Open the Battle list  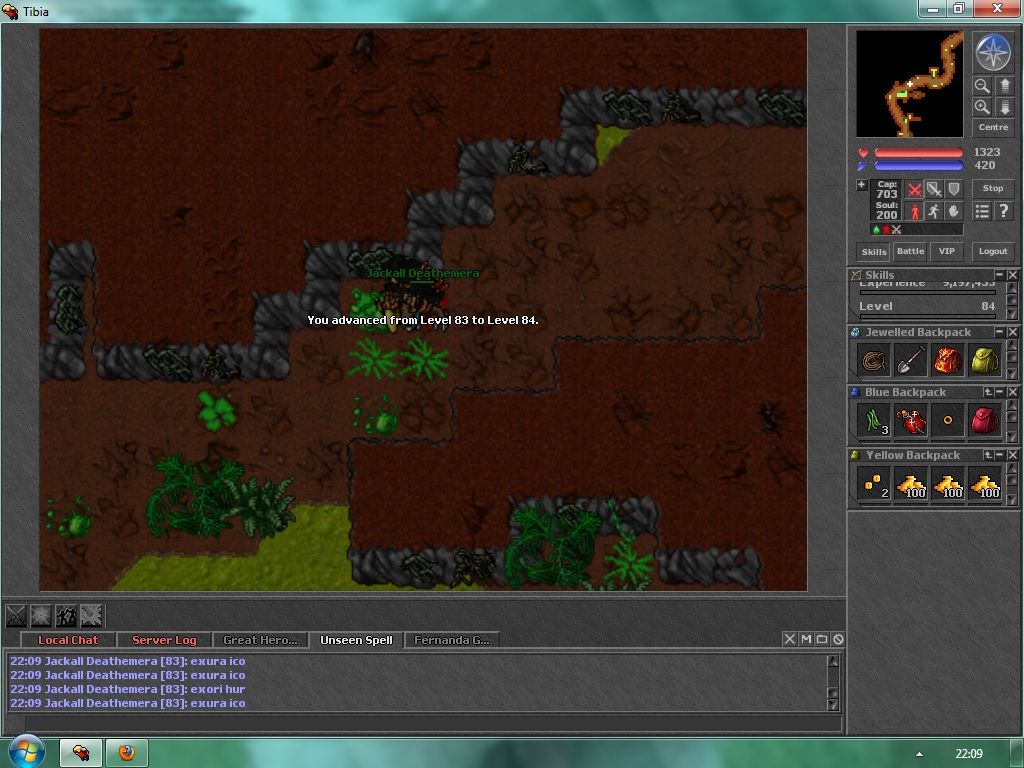tap(910, 252)
